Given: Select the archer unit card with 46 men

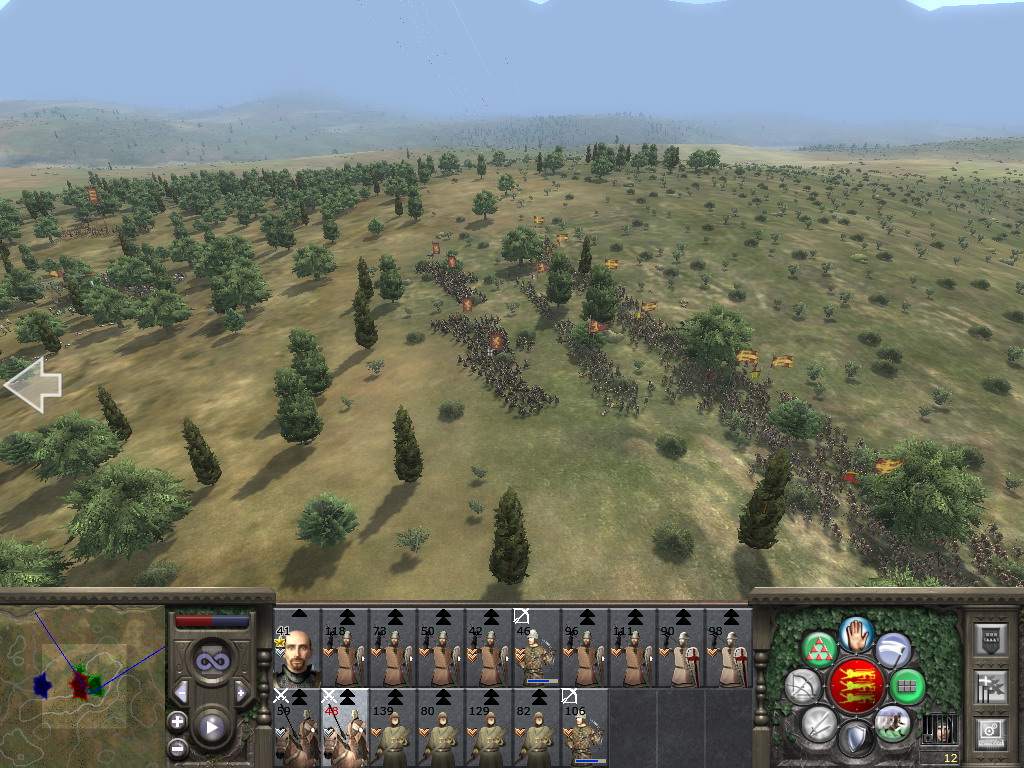Looking at the screenshot, I should coord(536,649).
